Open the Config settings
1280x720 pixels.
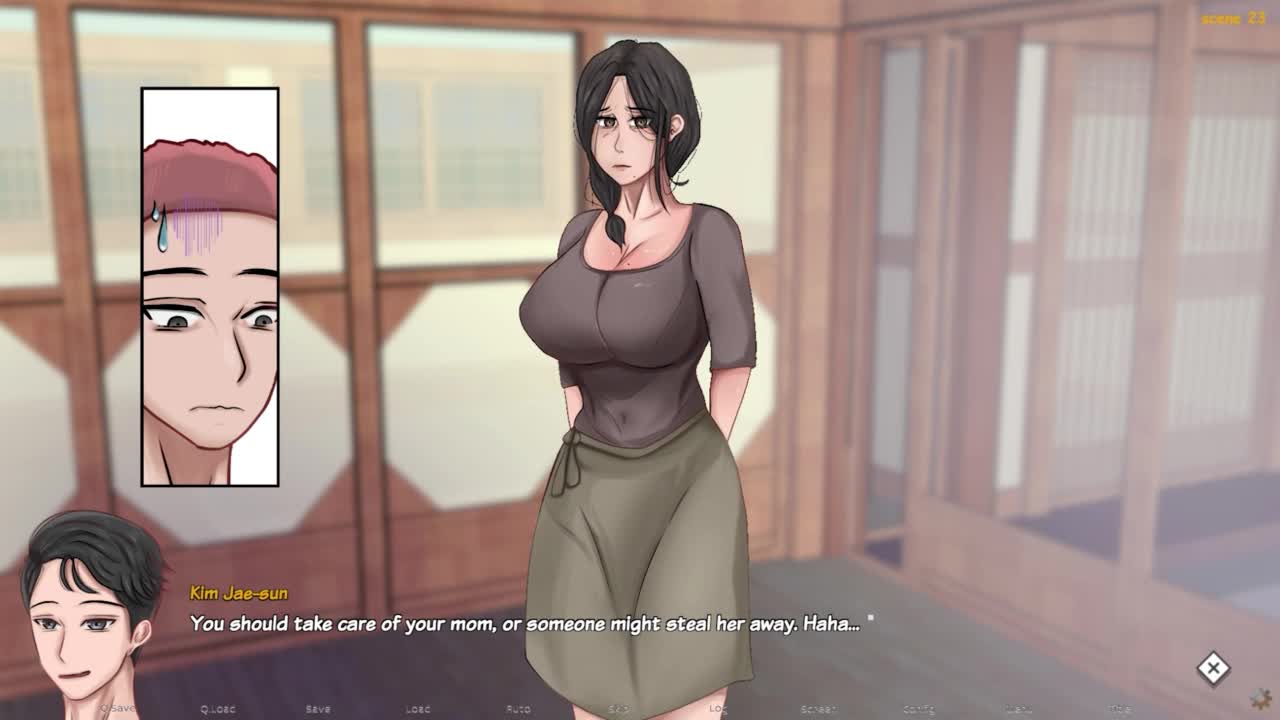point(919,709)
